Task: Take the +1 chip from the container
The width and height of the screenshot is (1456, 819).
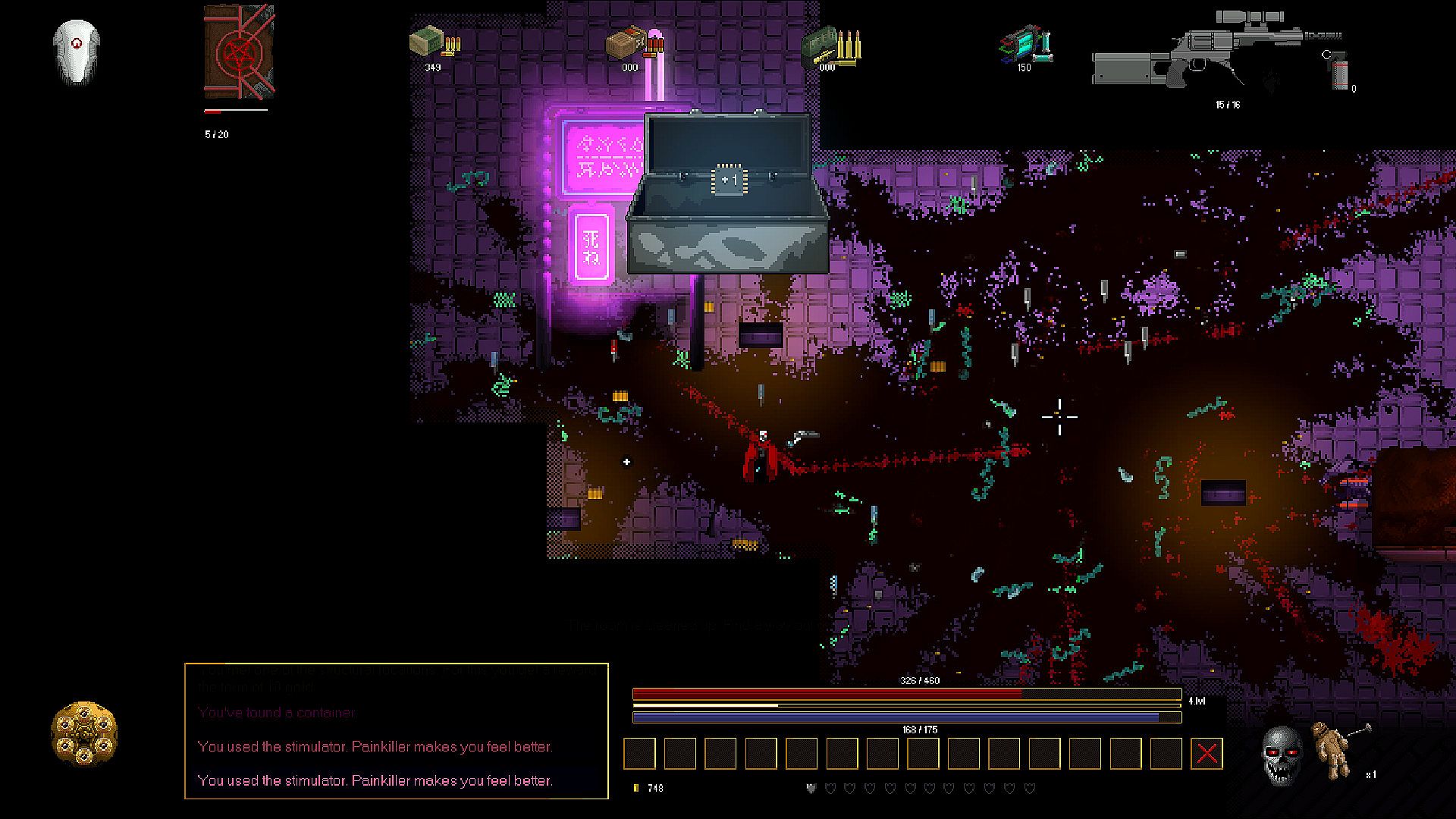Action: coord(728,180)
